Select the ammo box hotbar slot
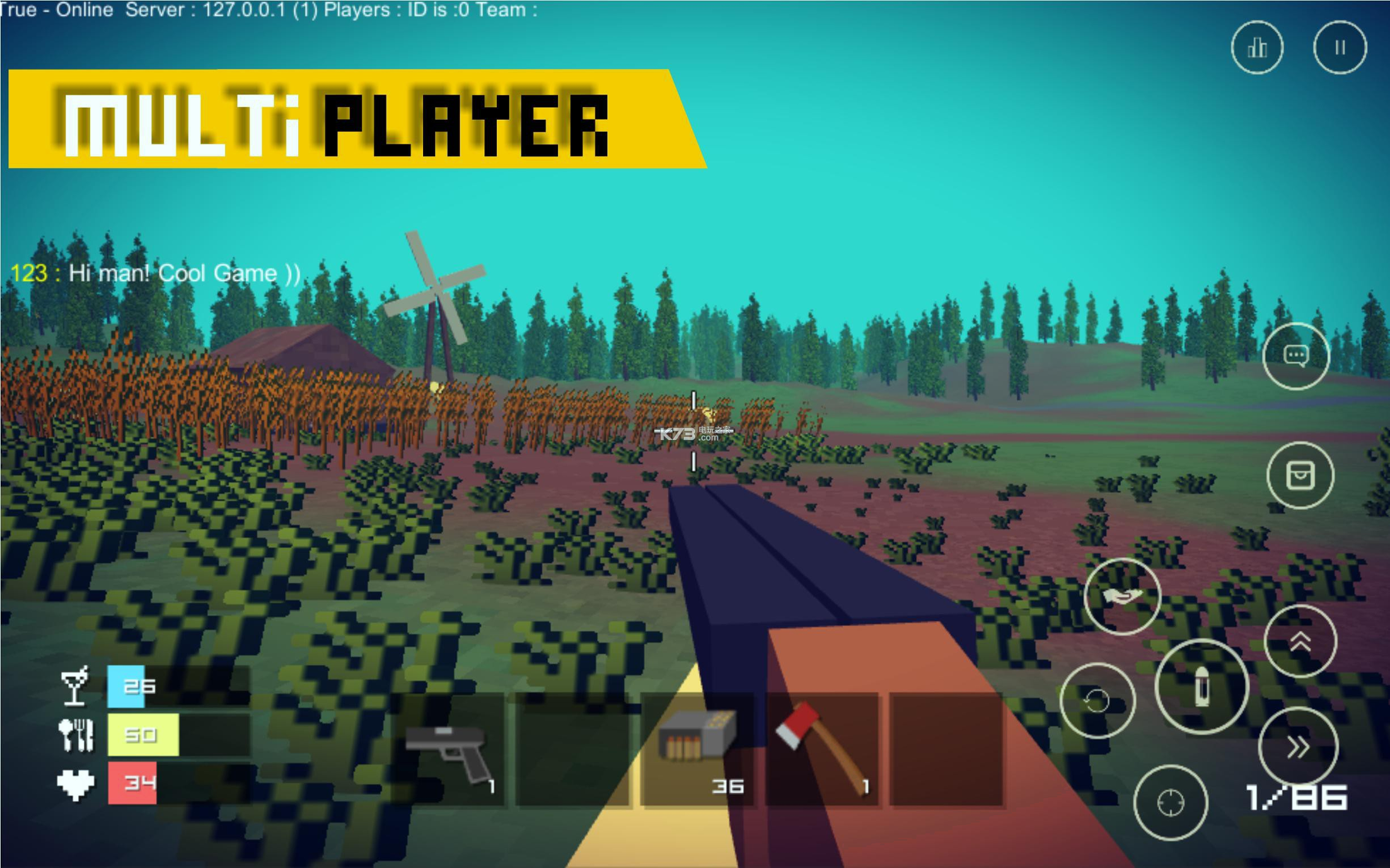Screen dimensions: 1390x868 tap(697, 750)
